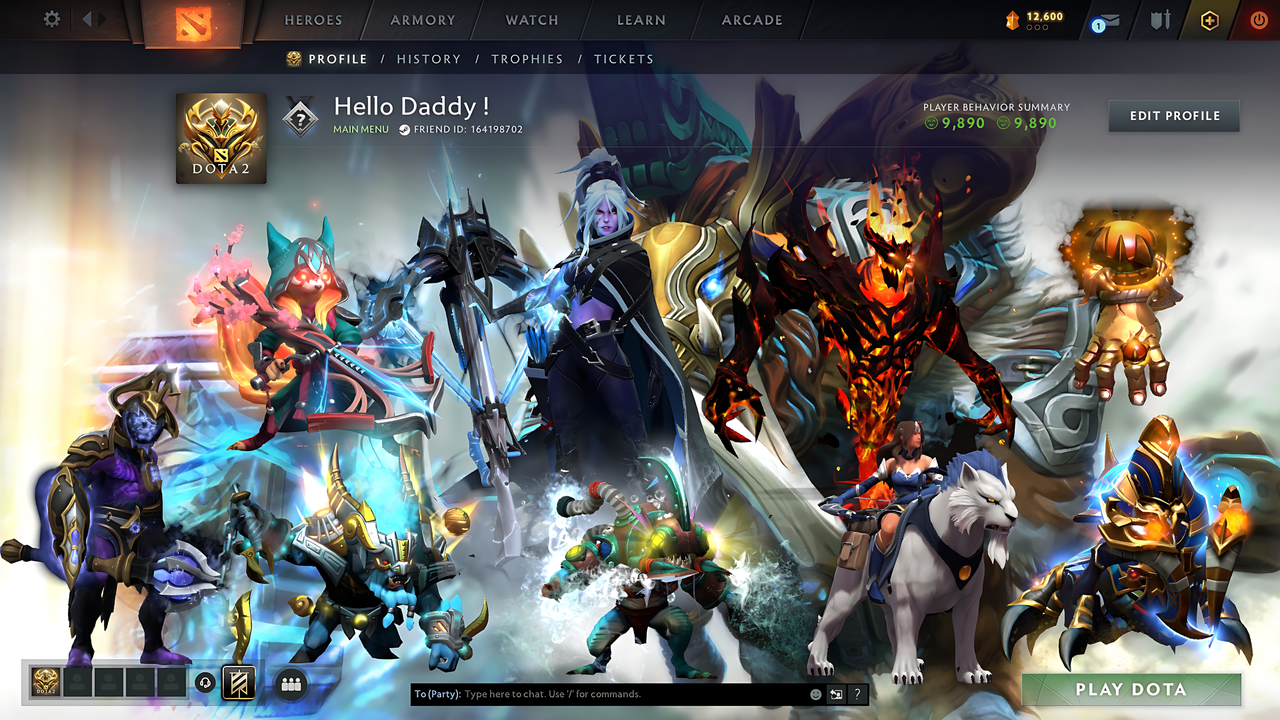Open the HEROES menu
This screenshot has width=1280, height=720.
pos(313,20)
